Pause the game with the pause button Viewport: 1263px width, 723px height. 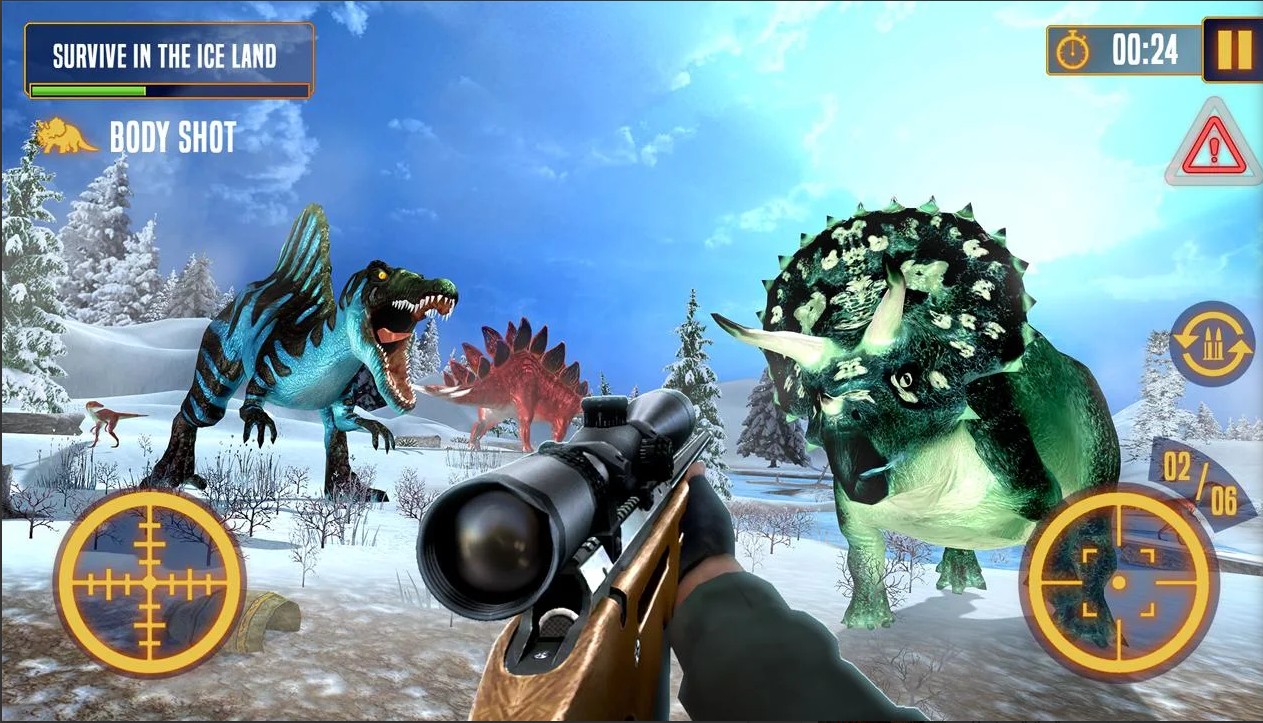[1233, 50]
